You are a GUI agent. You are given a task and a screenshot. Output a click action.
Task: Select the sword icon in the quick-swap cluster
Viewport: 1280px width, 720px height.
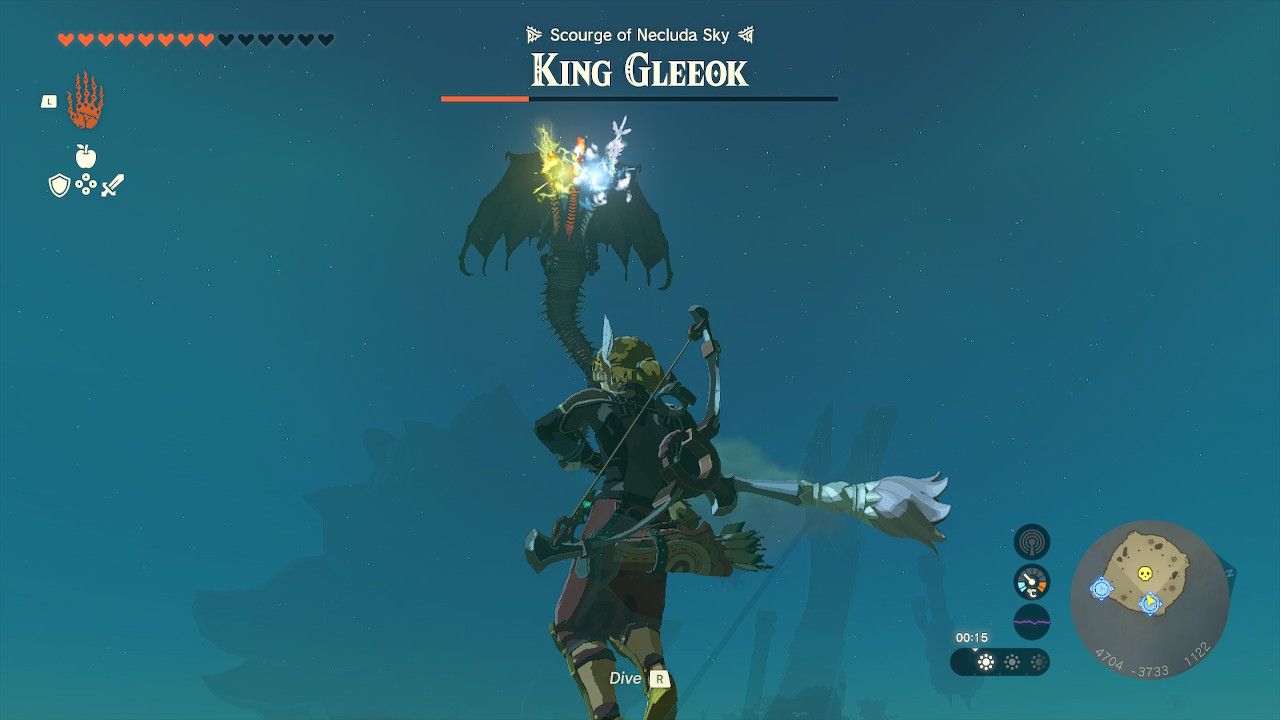[x=113, y=184]
